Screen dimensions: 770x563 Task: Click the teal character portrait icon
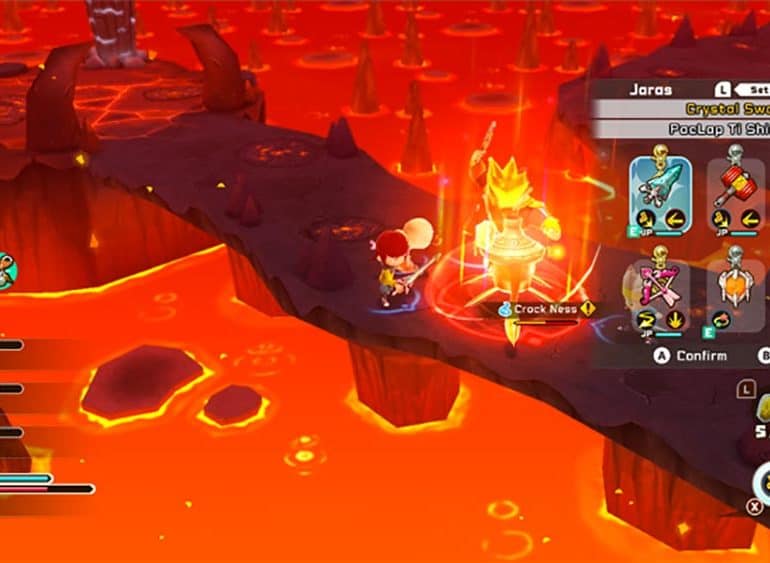tap(6, 270)
